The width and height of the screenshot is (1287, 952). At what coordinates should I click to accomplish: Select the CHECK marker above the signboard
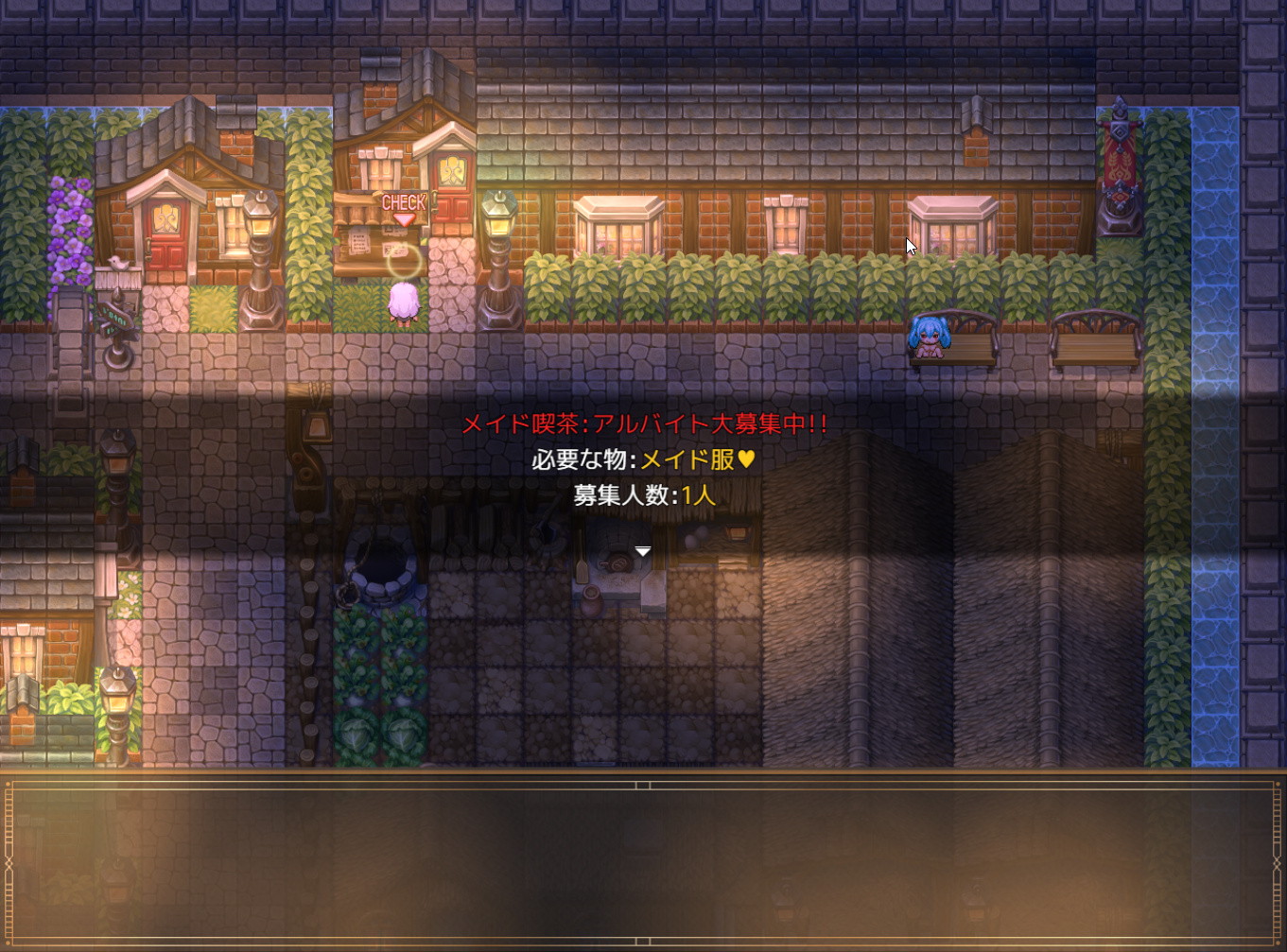point(404,207)
